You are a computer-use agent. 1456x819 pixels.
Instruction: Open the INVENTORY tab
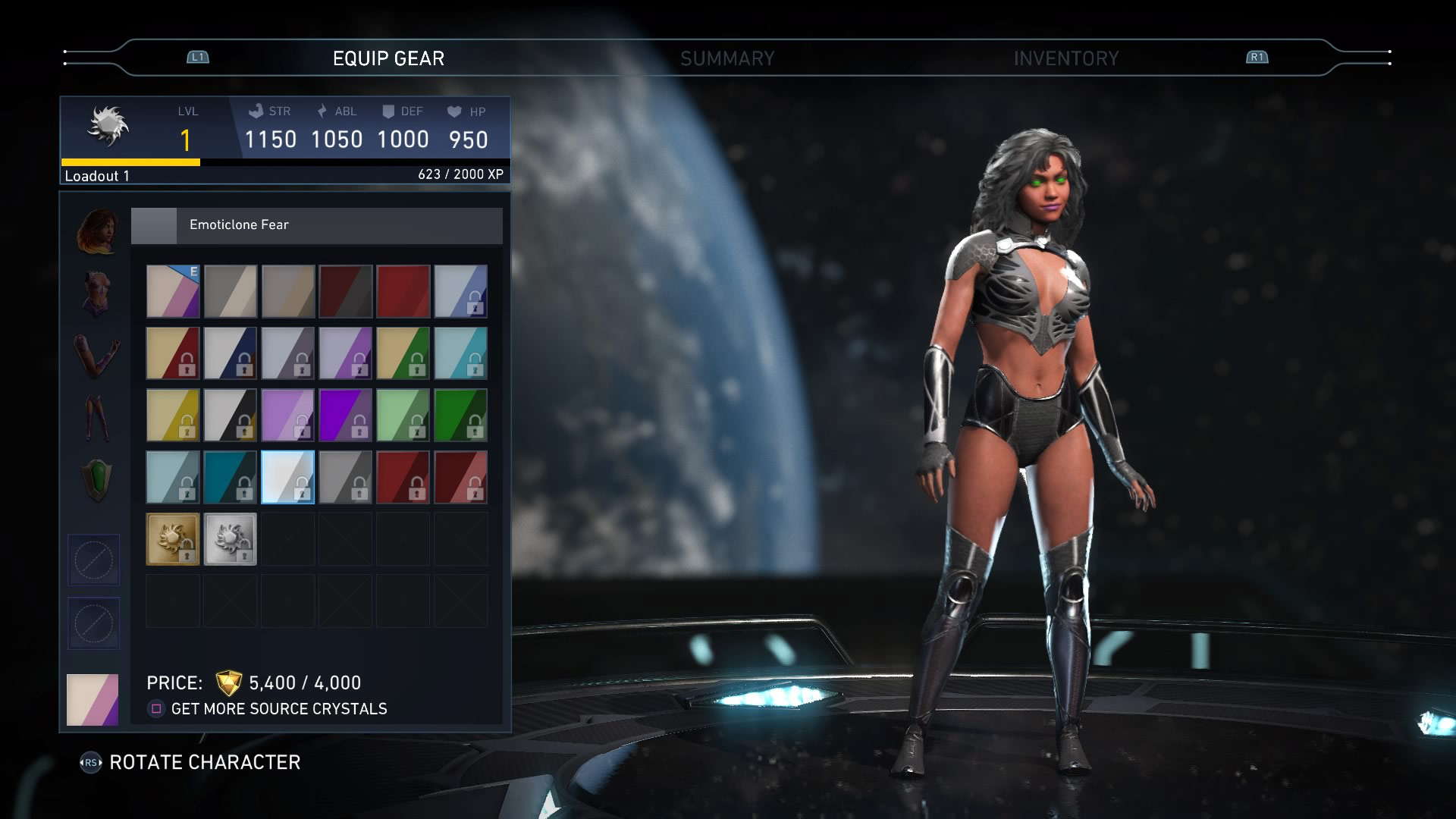pyautogui.click(x=1066, y=57)
